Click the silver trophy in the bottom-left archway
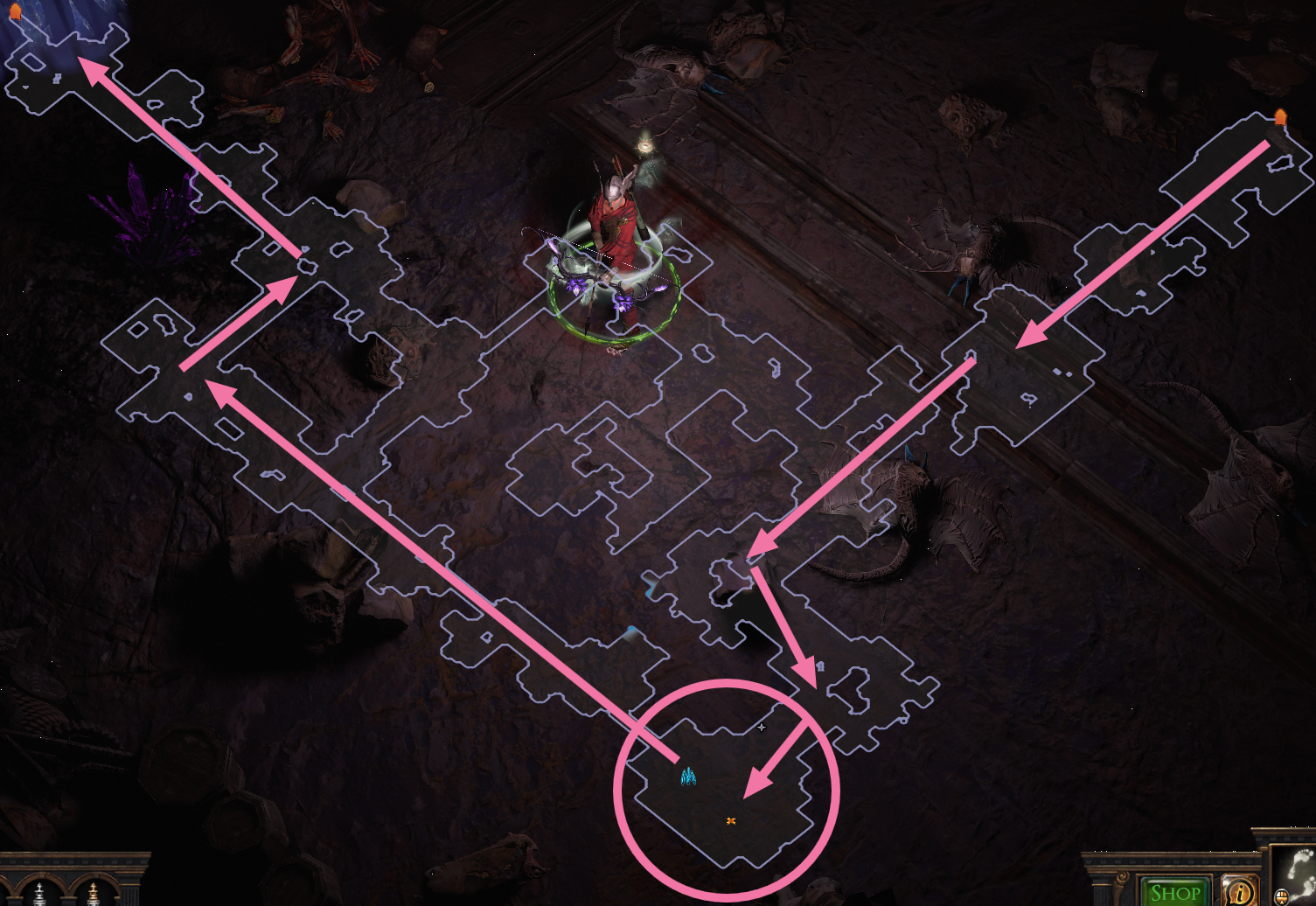Viewport: 1316px width, 906px height. click(x=39, y=896)
